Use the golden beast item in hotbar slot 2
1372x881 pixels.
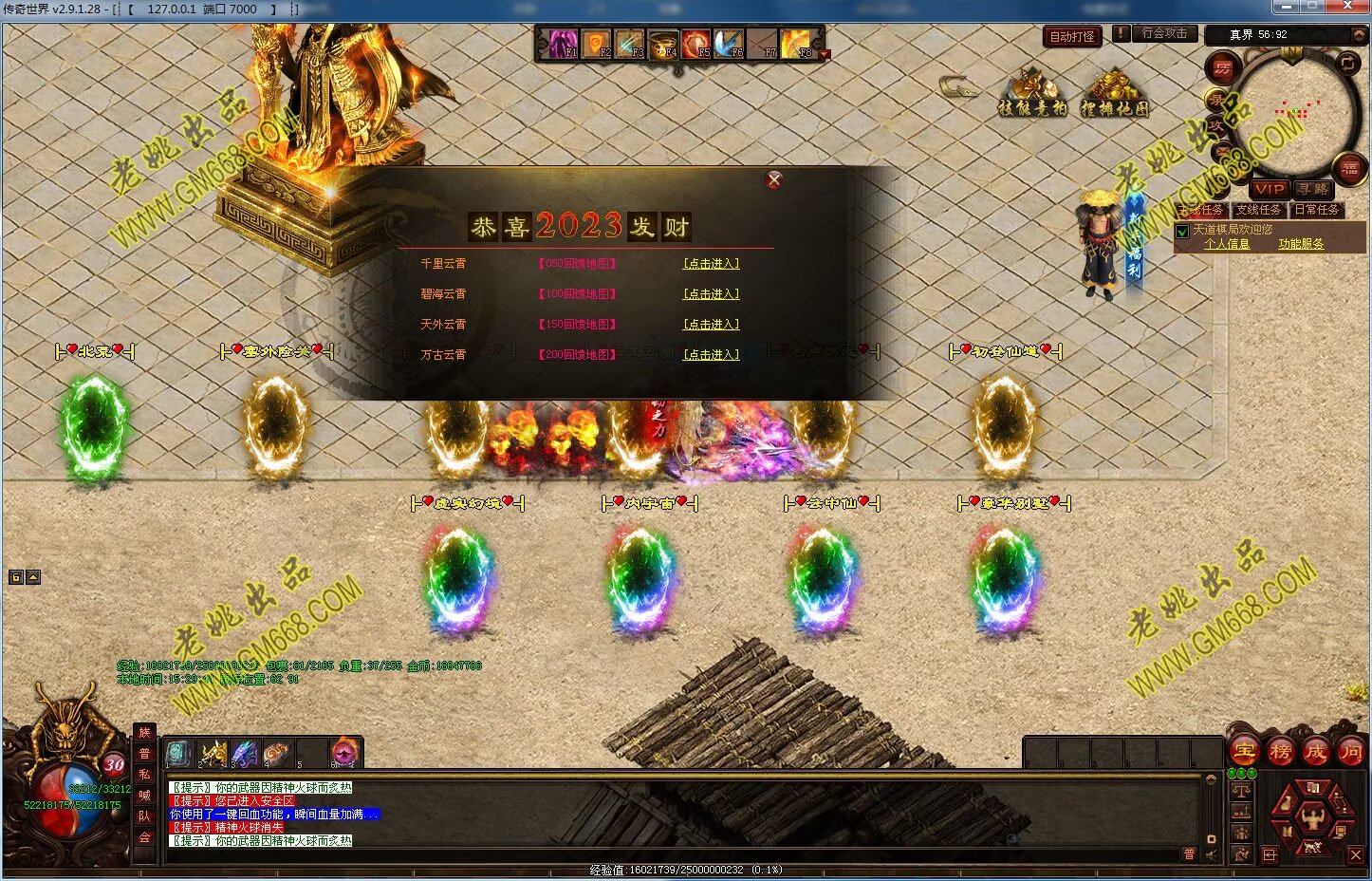(x=213, y=754)
